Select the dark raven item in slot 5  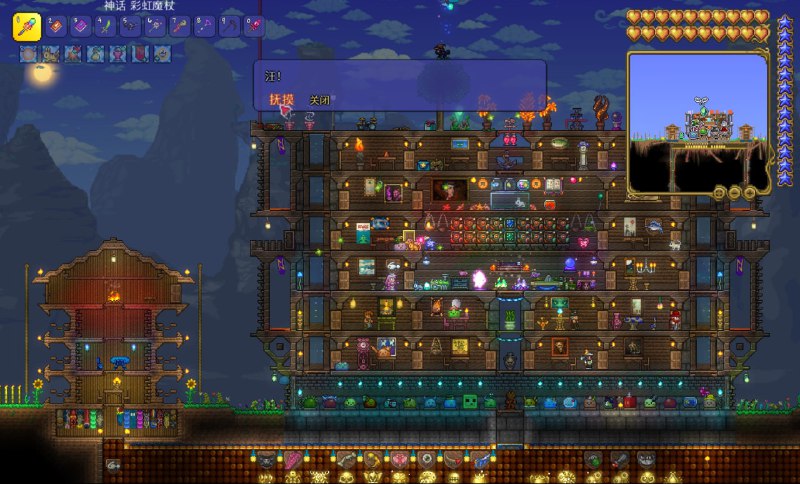(x=129, y=27)
